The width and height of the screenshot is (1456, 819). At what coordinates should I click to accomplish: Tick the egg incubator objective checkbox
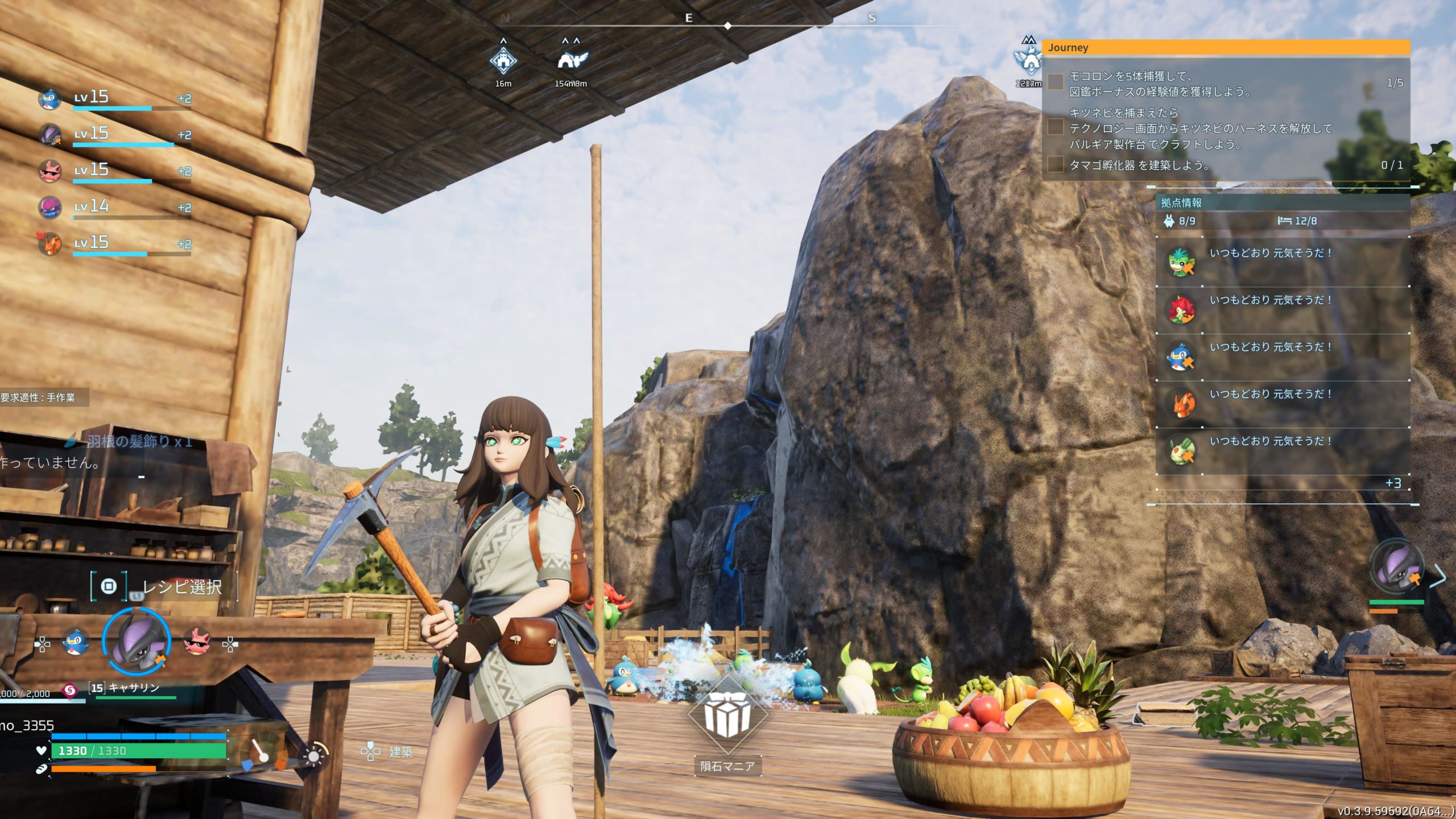click(x=1056, y=165)
